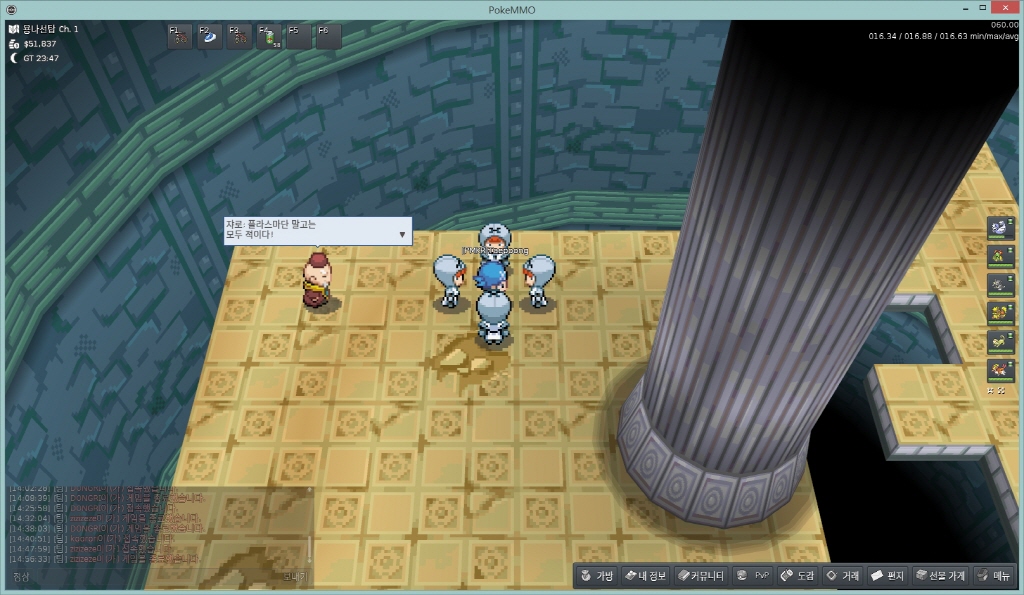Select the gray Pokémon party slot
The width and height of the screenshot is (1024, 595).
pyautogui.click(x=998, y=284)
